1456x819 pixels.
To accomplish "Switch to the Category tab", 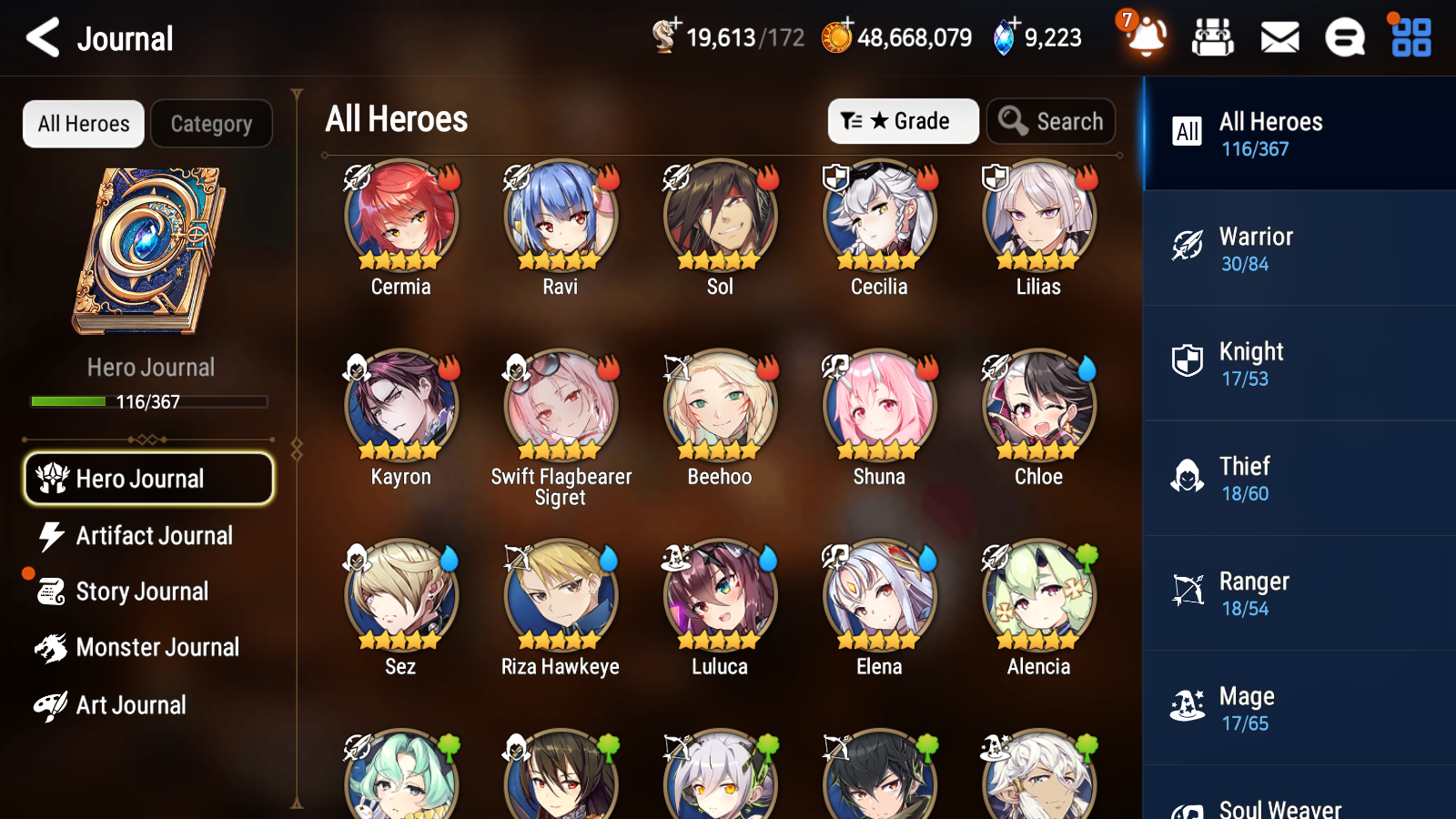I will click(x=211, y=124).
